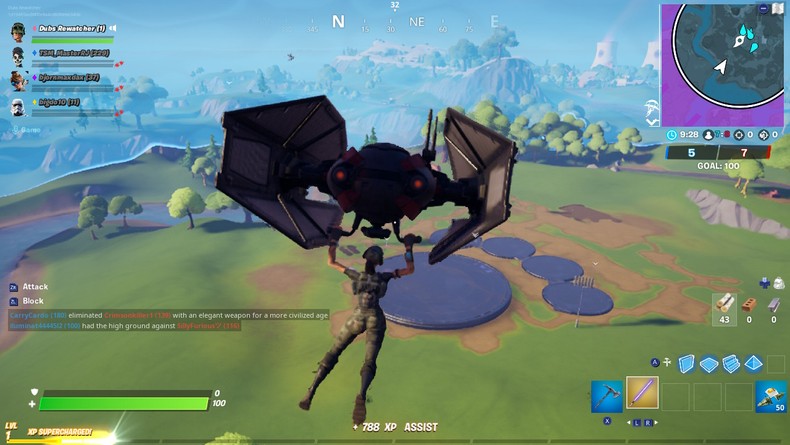Click the minus button on the minimap
Viewport: 790px width, 445px height.
[762, 8]
